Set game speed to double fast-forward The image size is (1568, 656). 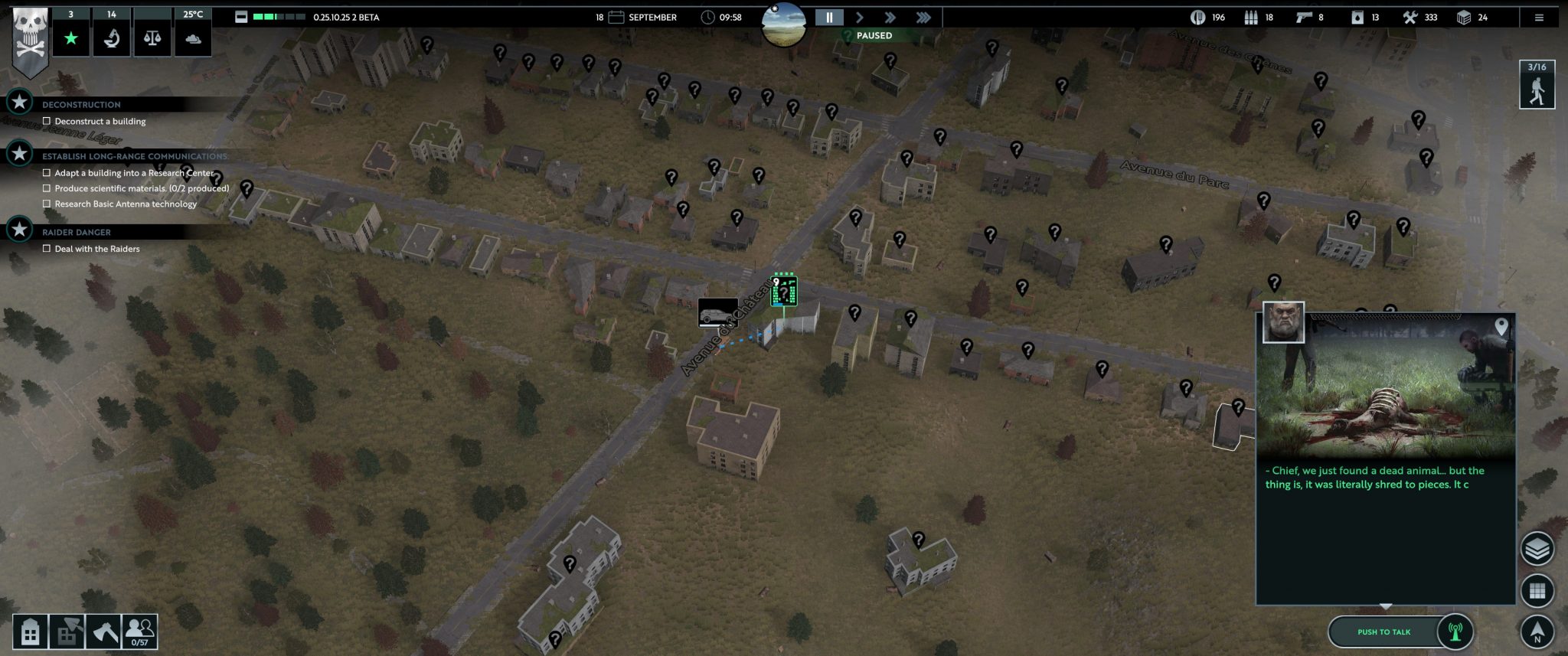click(890, 18)
